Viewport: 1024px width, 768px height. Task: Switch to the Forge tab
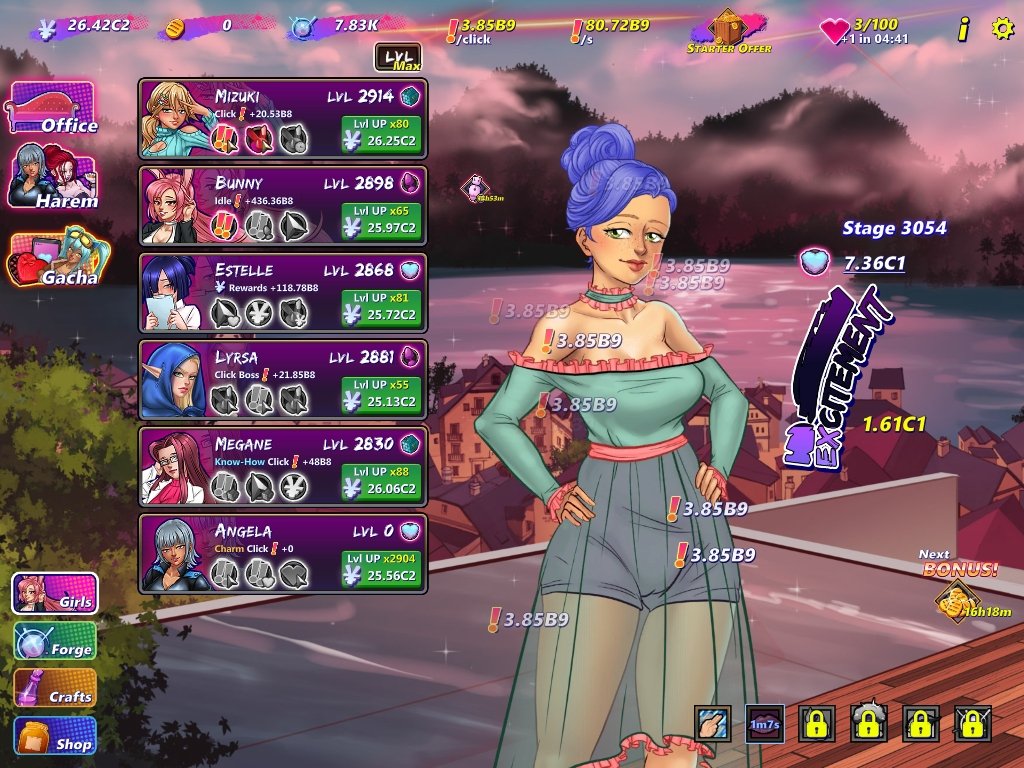coord(55,641)
